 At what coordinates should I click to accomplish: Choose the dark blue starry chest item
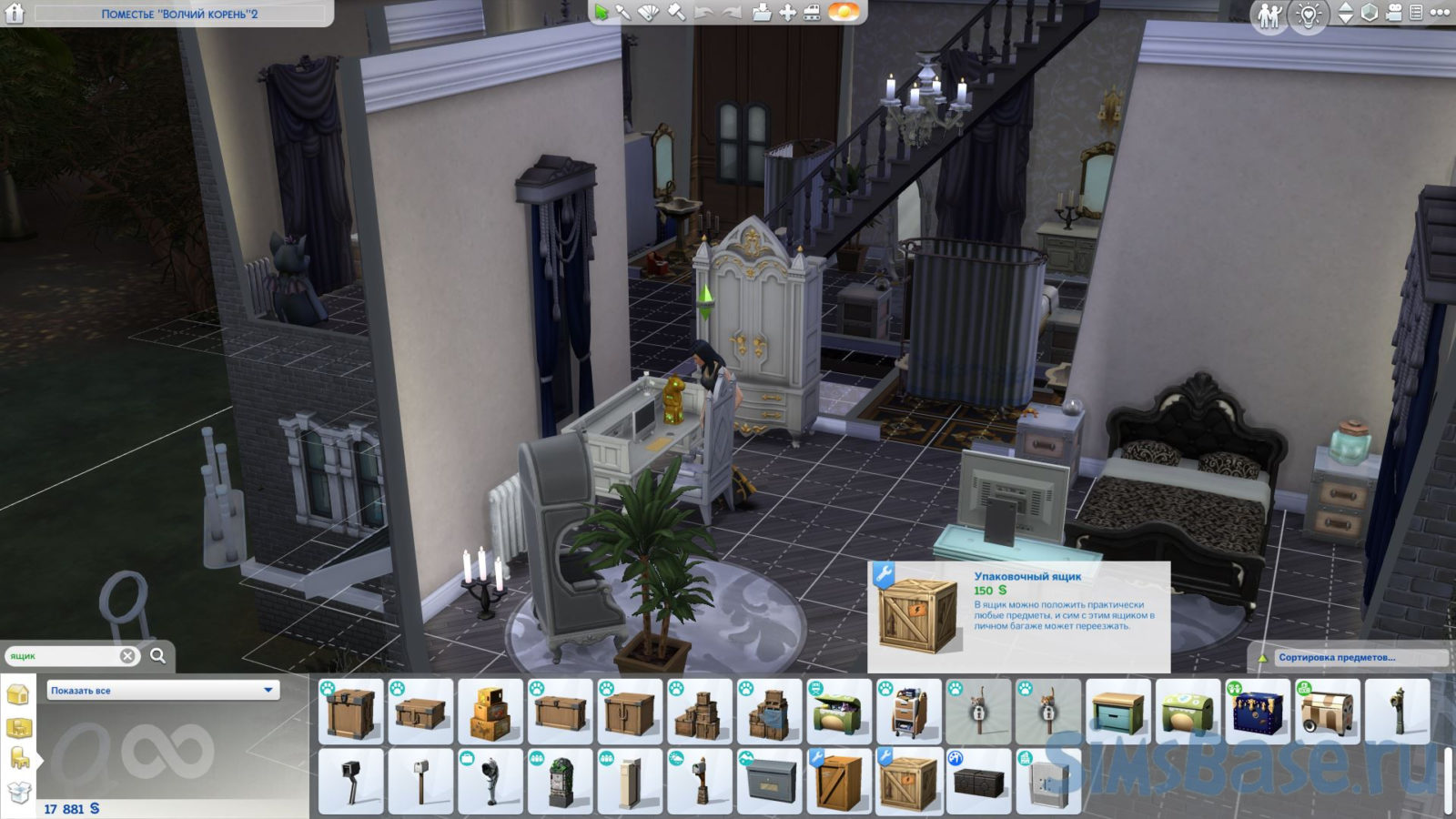click(x=1259, y=713)
